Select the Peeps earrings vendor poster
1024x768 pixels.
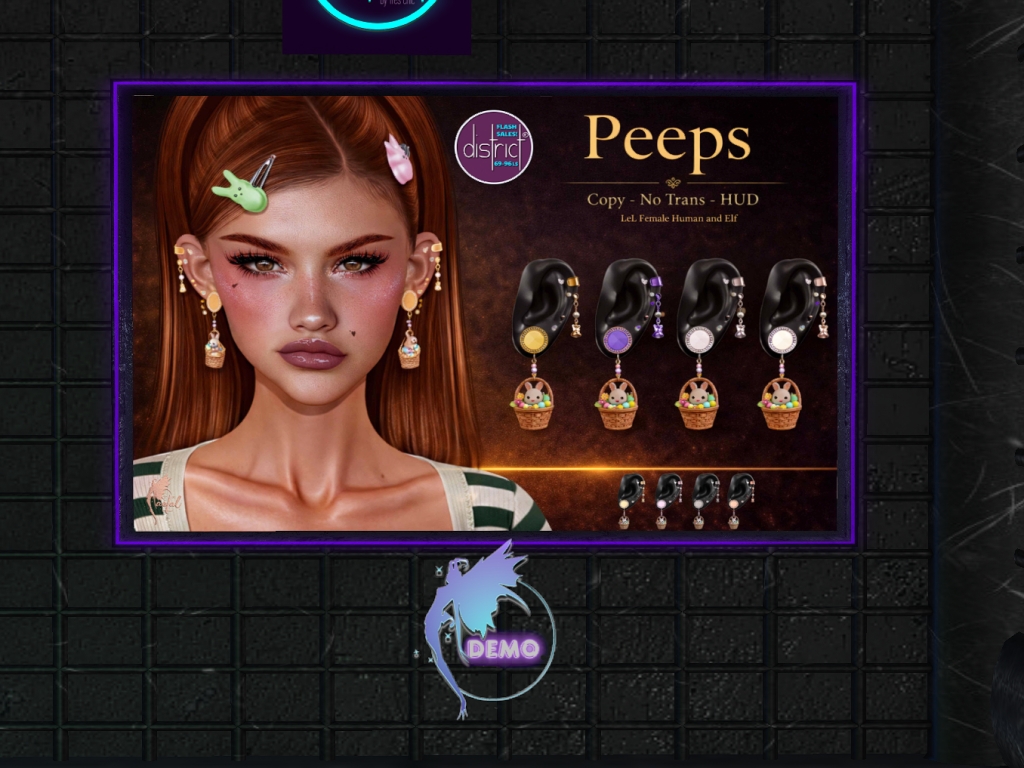(x=485, y=313)
